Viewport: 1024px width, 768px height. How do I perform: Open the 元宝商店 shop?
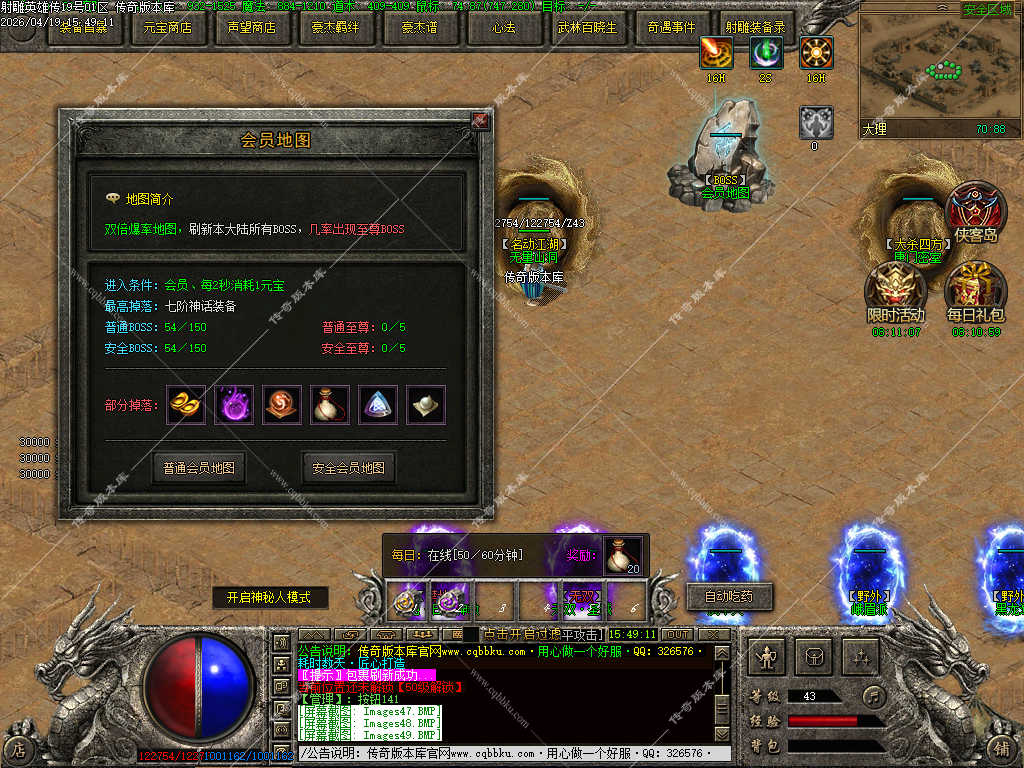pyautogui.click(x=168, y=28)
